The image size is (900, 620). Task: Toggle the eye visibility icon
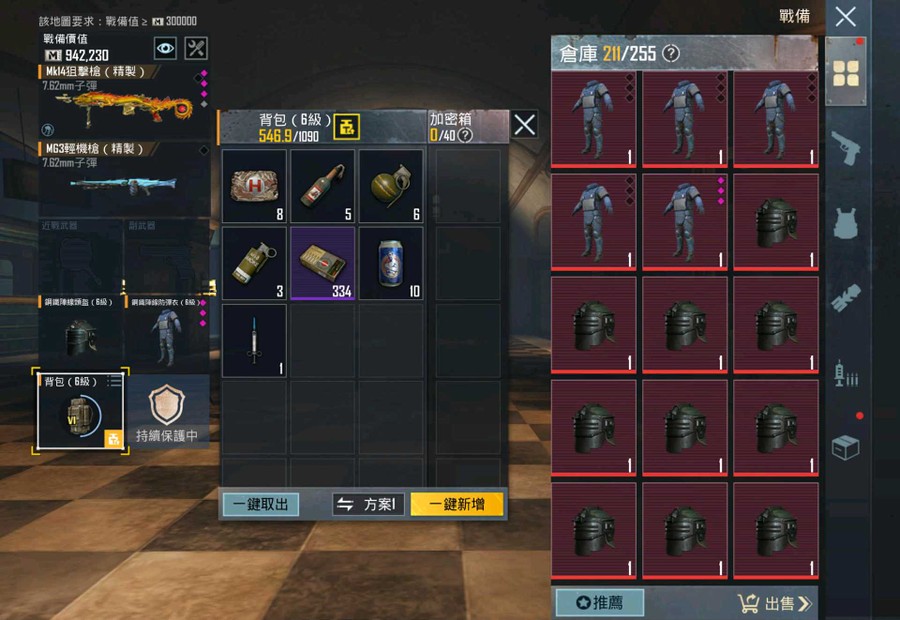tap(165, 48)
